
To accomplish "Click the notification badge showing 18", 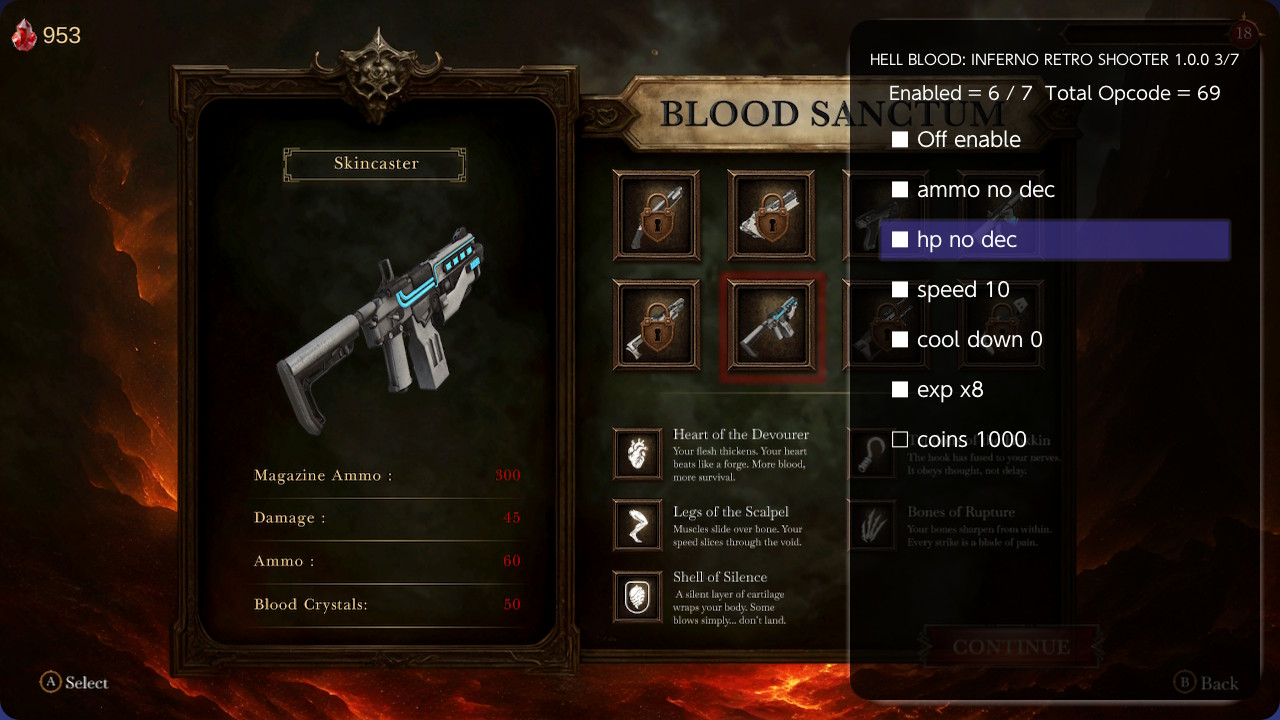I will pyautogui.click(x=1246, y=33).
